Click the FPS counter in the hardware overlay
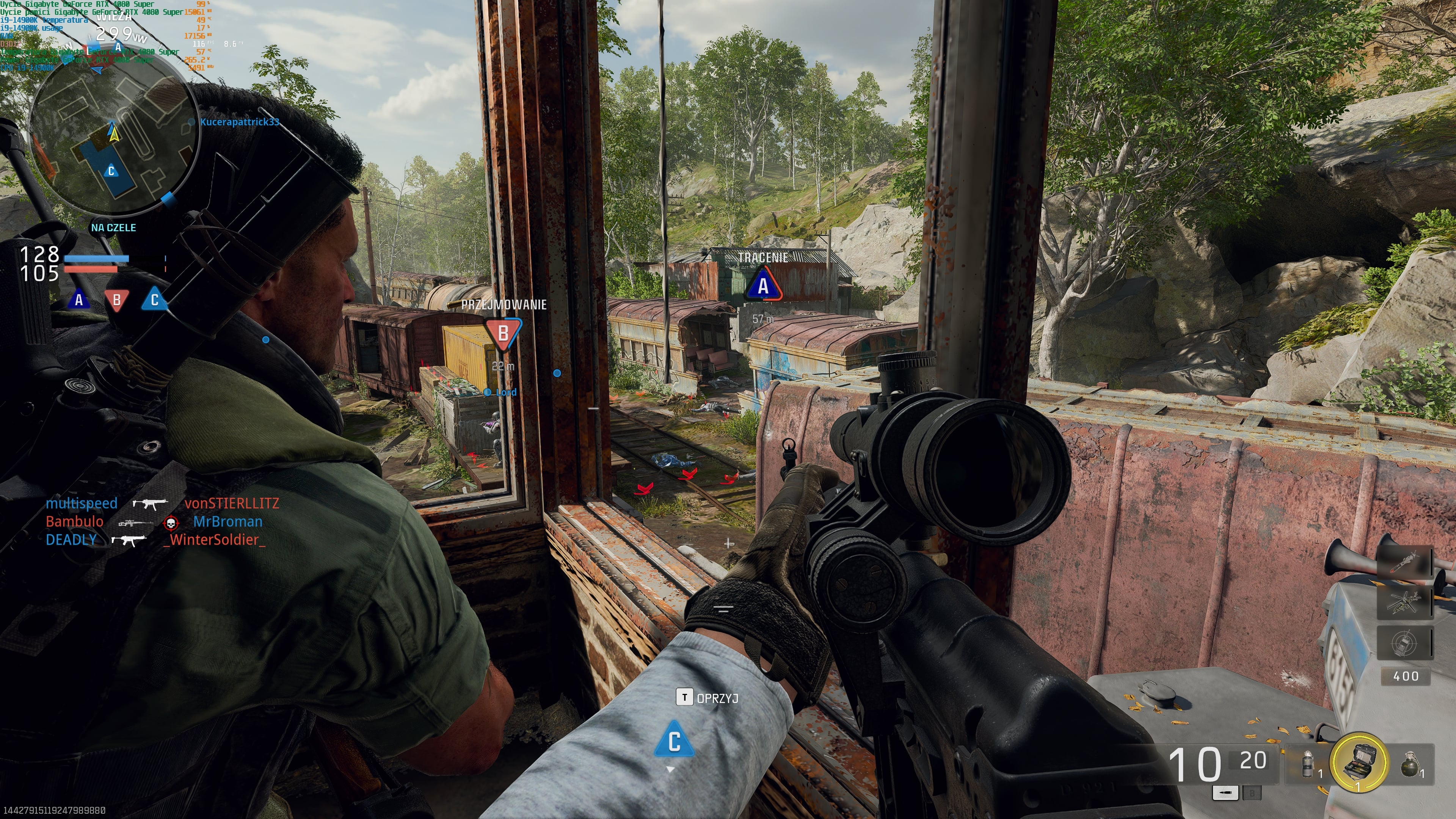The height and width of the screenshot is (819, 1456). (199, 44)
